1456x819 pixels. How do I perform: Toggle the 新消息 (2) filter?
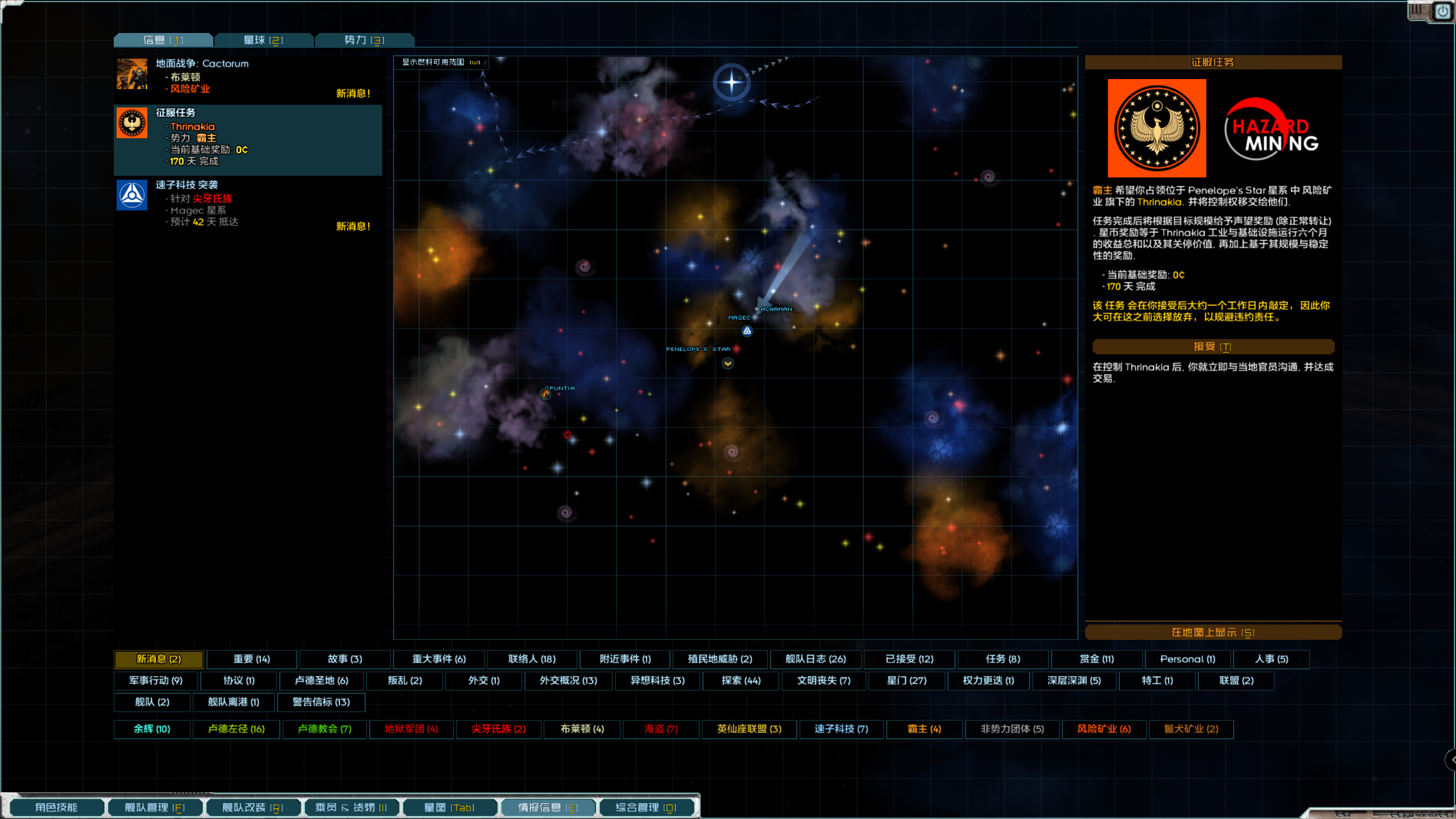pyautogui.click(x=159, y=659)
